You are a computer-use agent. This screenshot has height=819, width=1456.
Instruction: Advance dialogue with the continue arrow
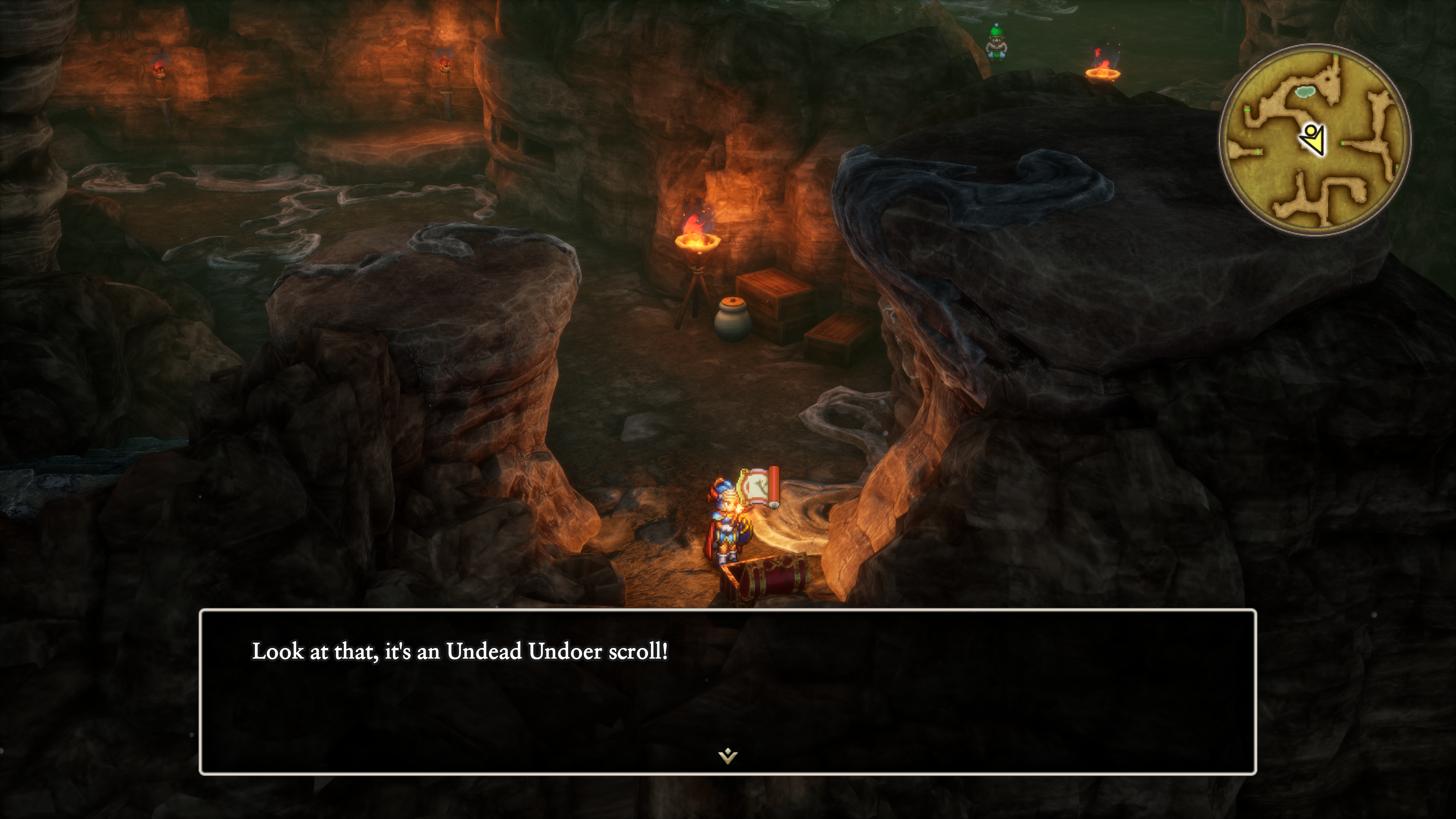click(x=728, y=756)
